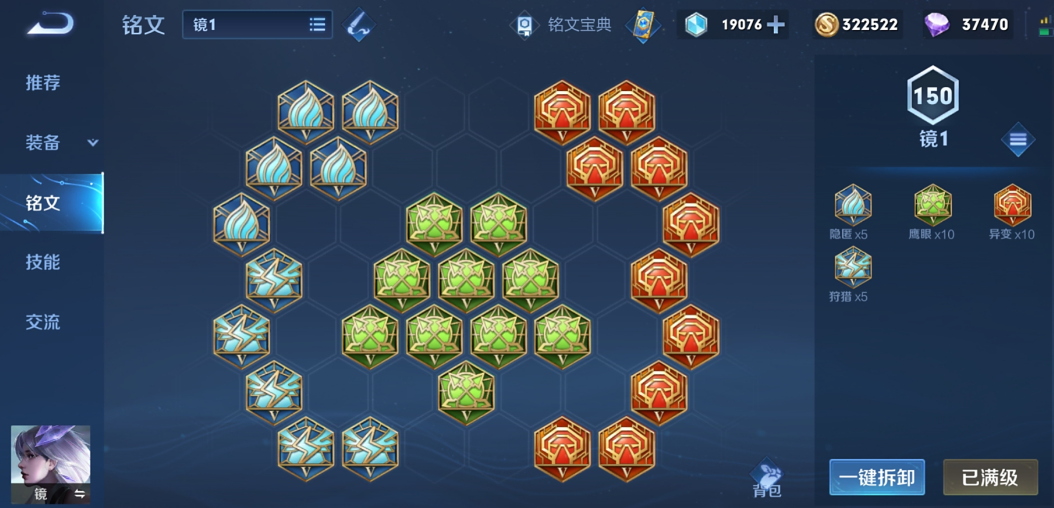Open the 背包 bag

tap(767, 479)
